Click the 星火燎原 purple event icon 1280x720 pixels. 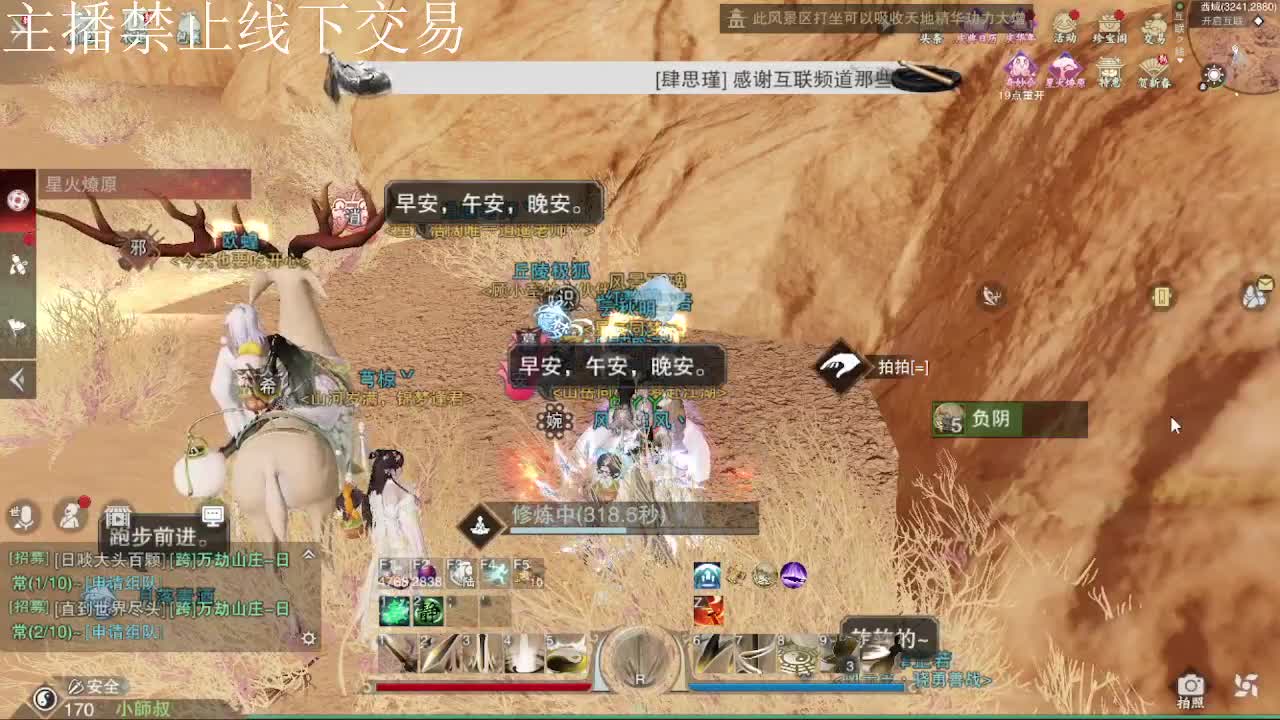(1066, 68)
